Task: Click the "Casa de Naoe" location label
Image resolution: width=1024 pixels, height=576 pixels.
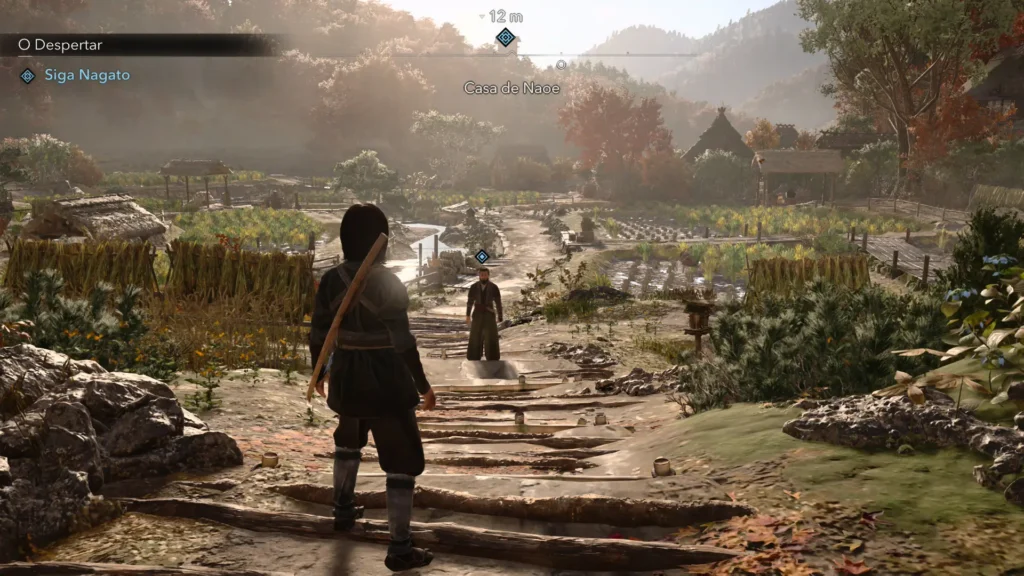Action: pyautogui.click(x=511, y=88)
